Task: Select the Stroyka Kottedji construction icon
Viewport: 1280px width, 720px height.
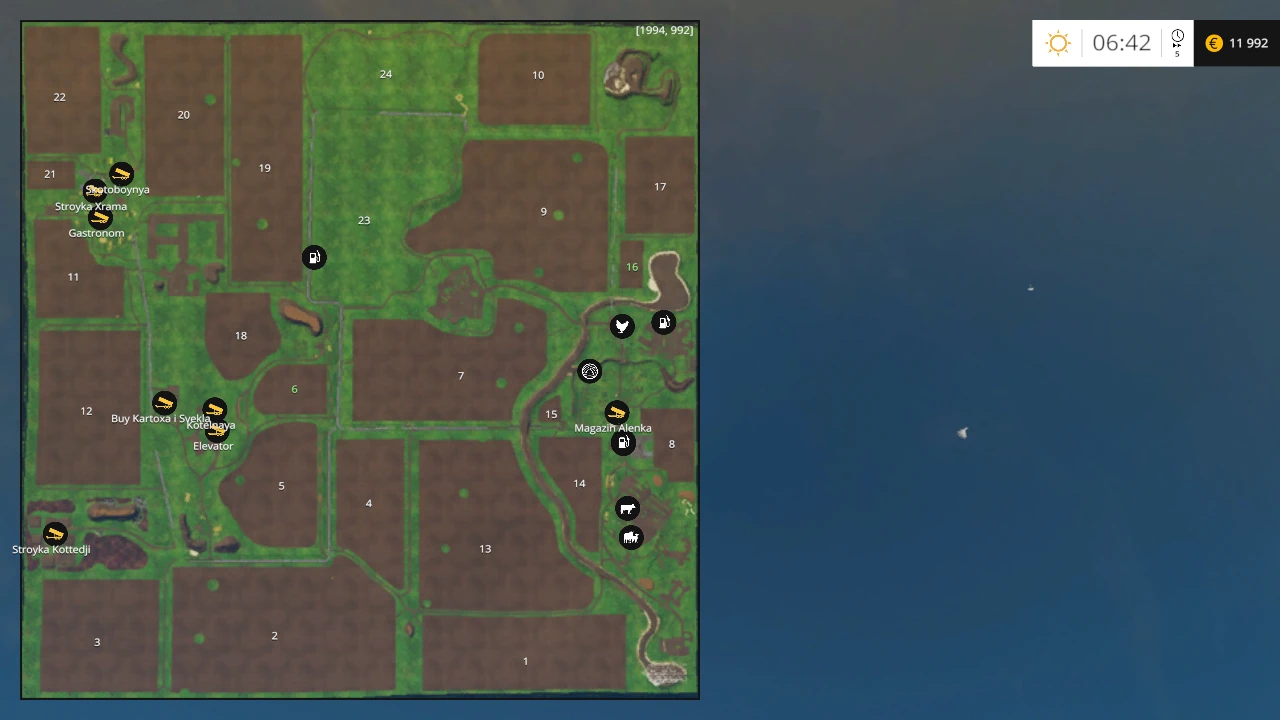Action: [54, 533]
